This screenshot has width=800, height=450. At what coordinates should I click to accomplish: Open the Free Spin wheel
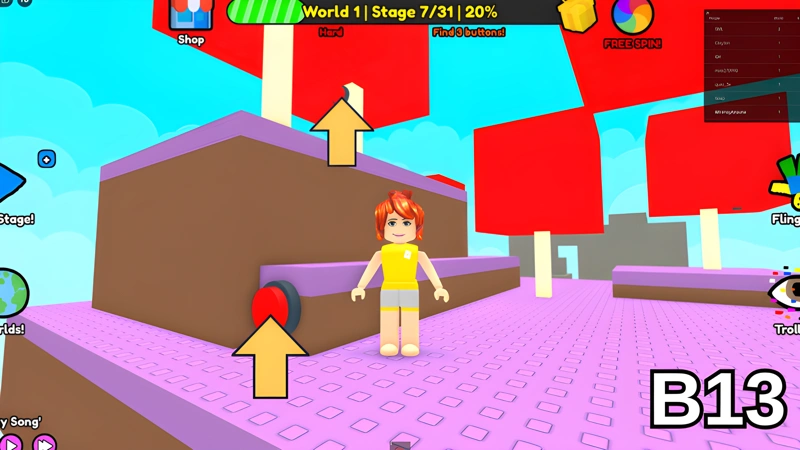(631, 18)
